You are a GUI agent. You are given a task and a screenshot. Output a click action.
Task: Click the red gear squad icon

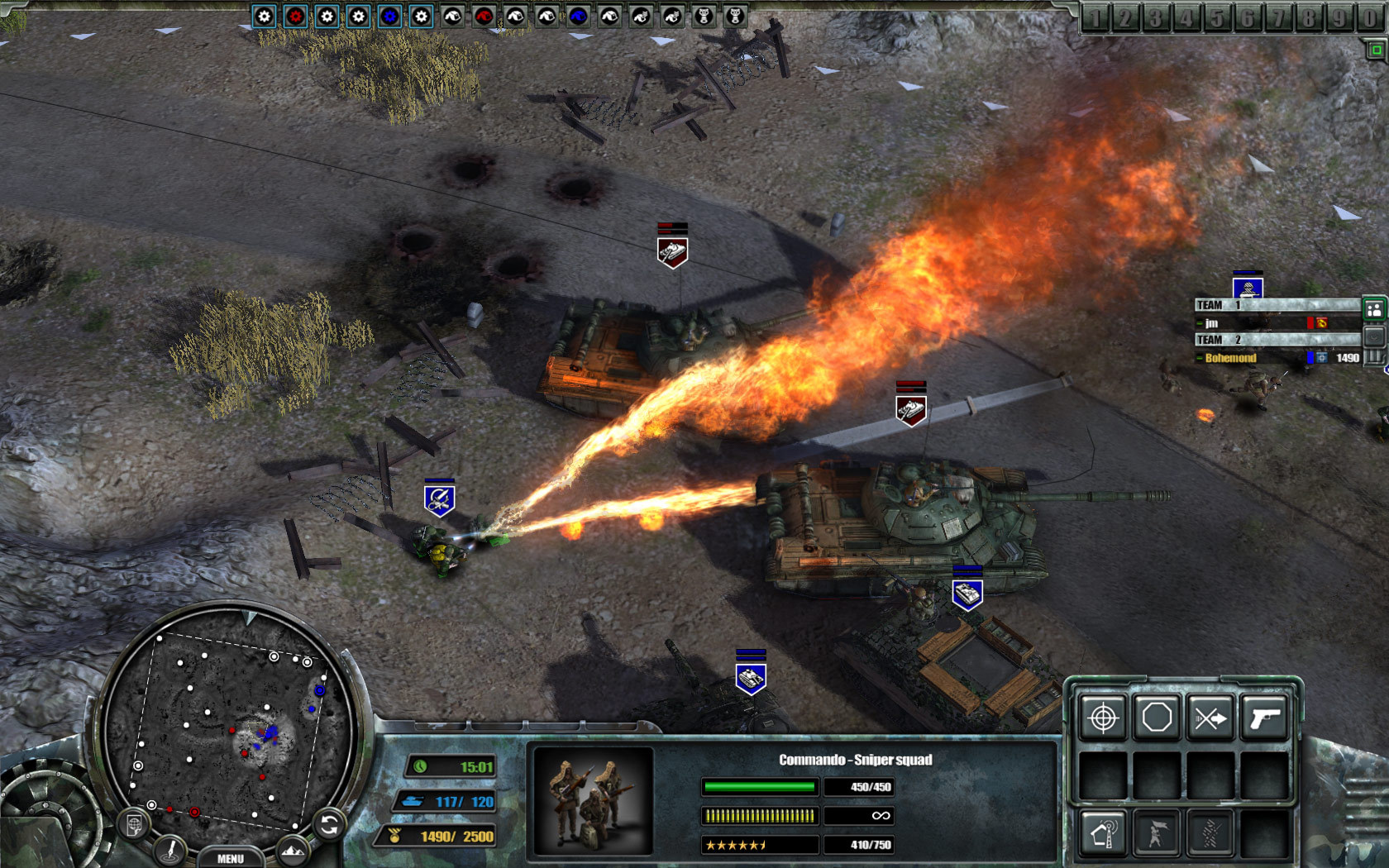[295, 14]
